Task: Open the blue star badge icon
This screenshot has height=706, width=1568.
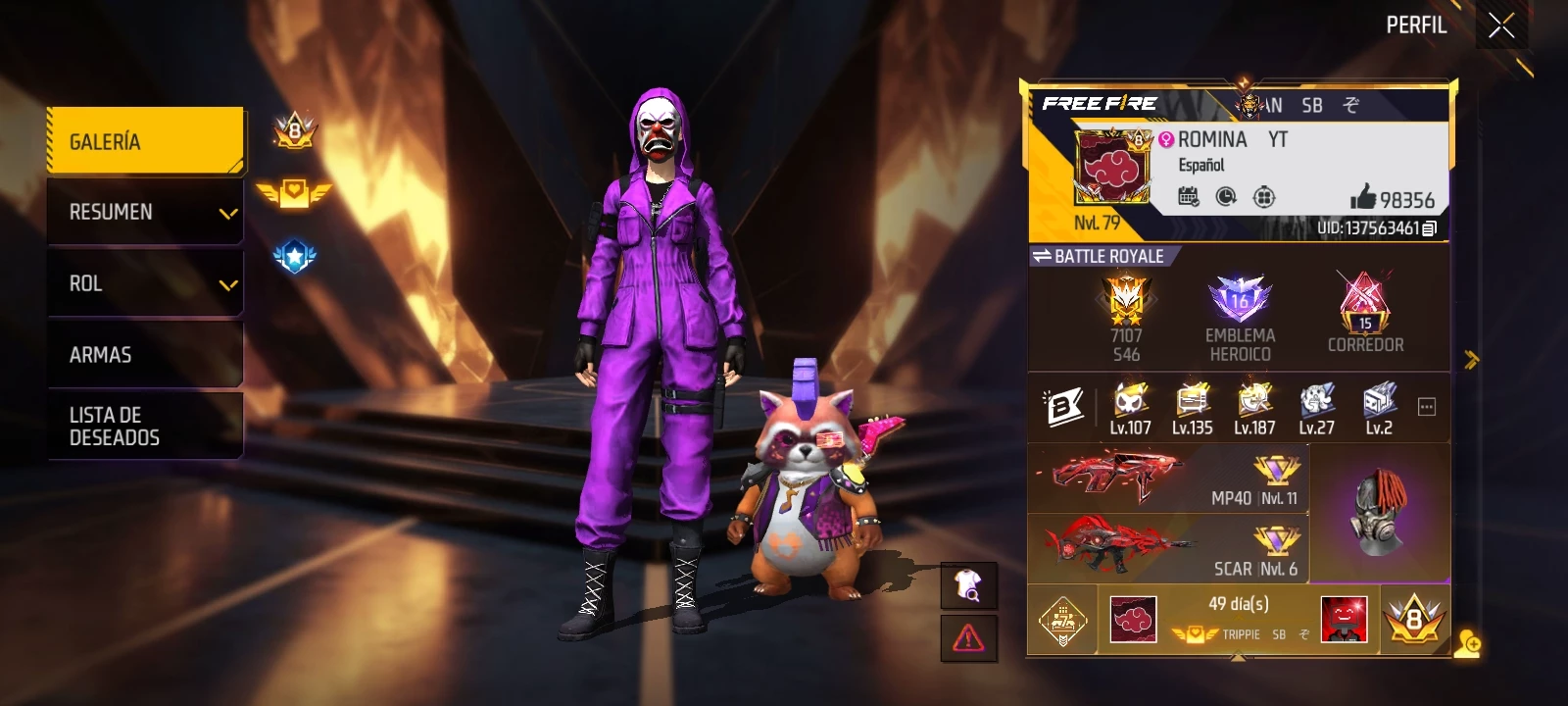Action: point(294,257)
